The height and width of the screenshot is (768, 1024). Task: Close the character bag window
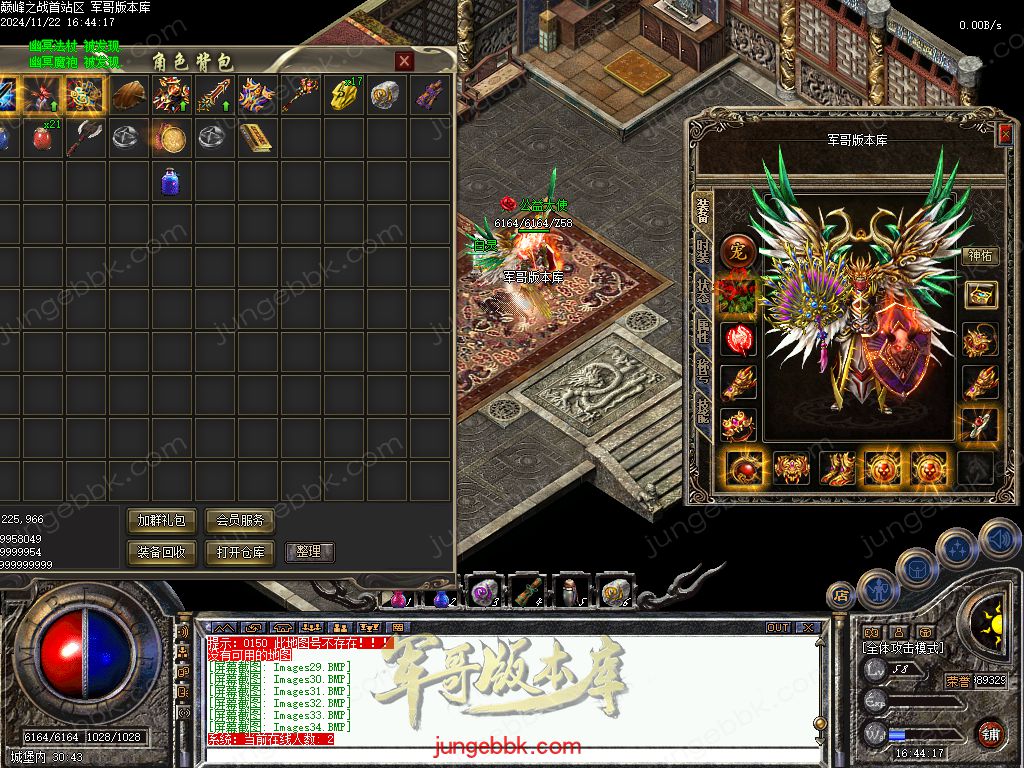point(404,61)
